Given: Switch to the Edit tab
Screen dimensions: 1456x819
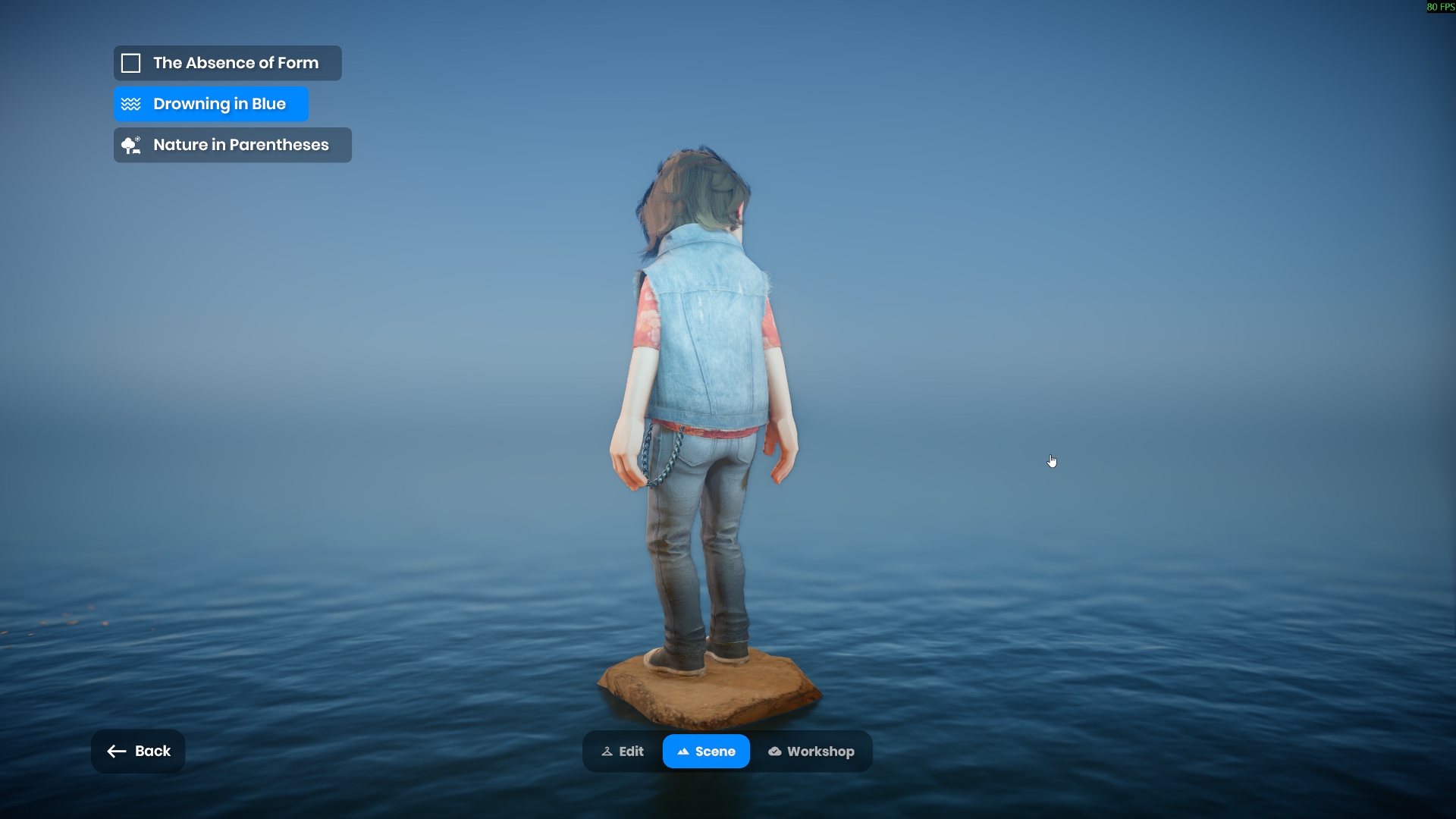Looking at the screenshot, I should (623, 752).
